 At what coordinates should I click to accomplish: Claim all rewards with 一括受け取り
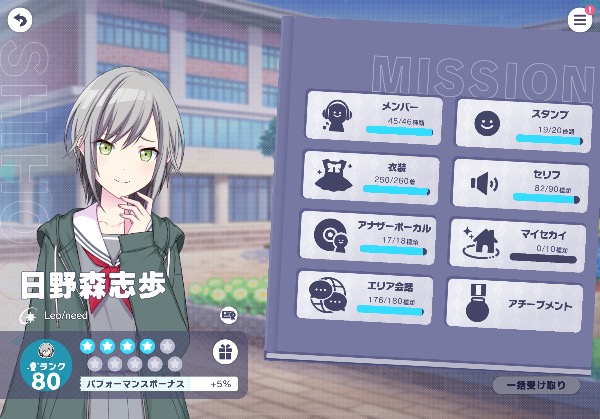[535, 384]
